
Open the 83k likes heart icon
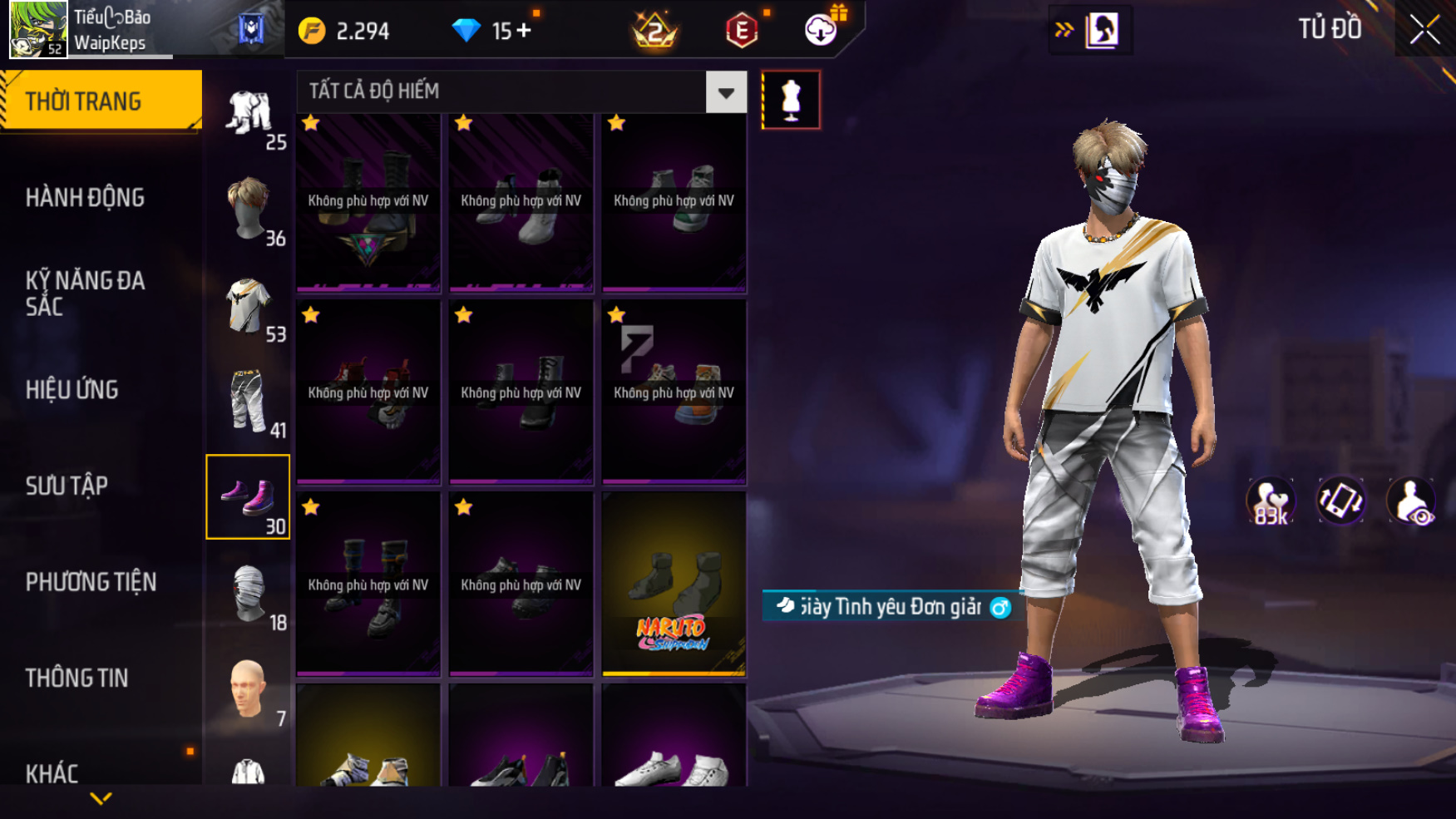coord(1270,501)
